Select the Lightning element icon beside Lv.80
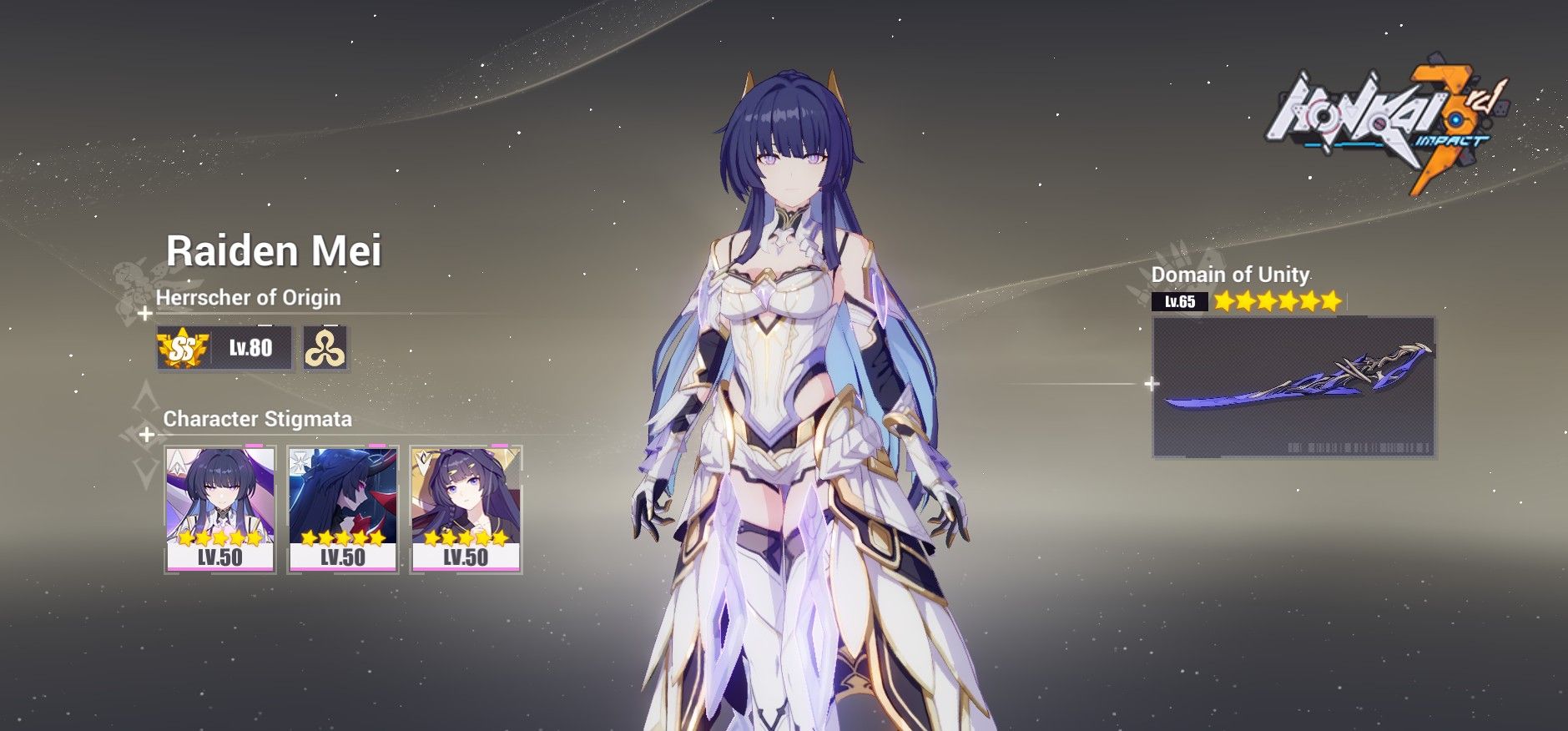The height and width of the screenshot is (731, 1568). (325, 349)
